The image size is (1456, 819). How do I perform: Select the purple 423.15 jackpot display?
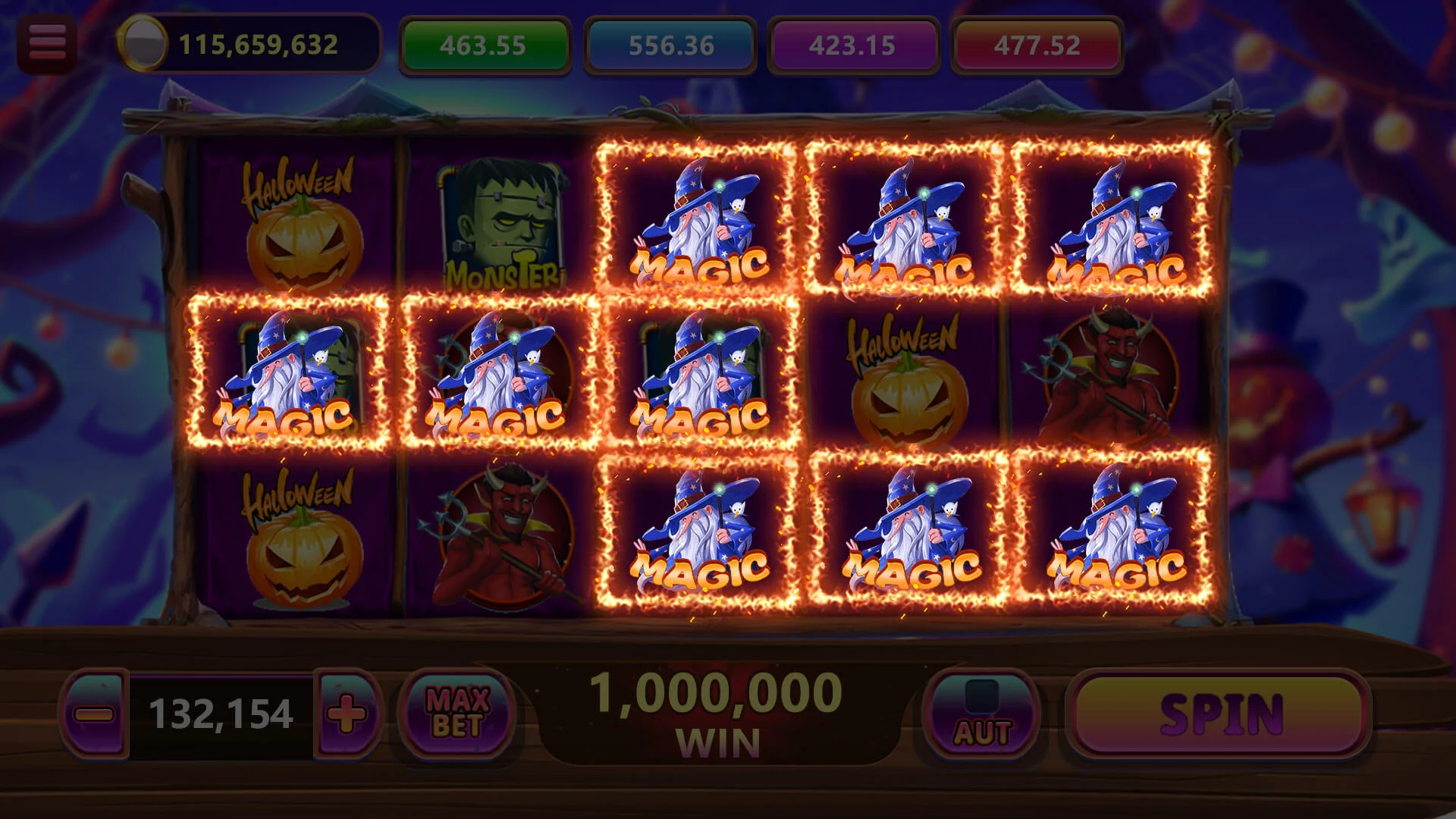point(851,44)
